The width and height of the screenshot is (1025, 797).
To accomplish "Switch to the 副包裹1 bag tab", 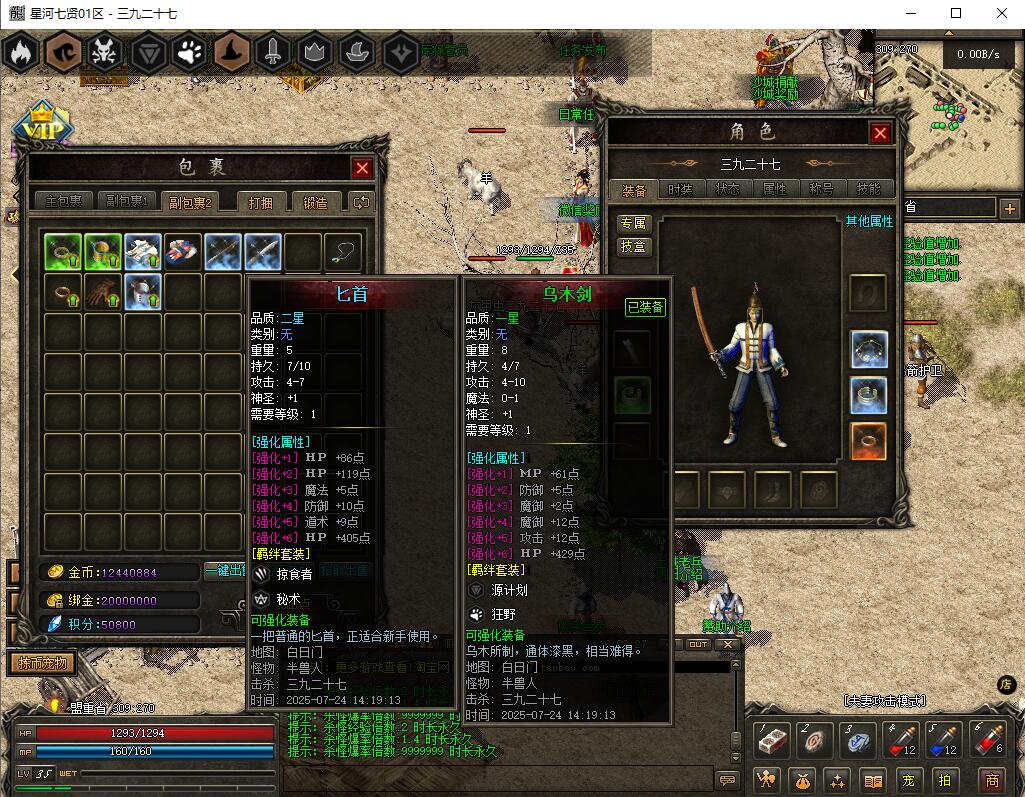I will 126,202.
